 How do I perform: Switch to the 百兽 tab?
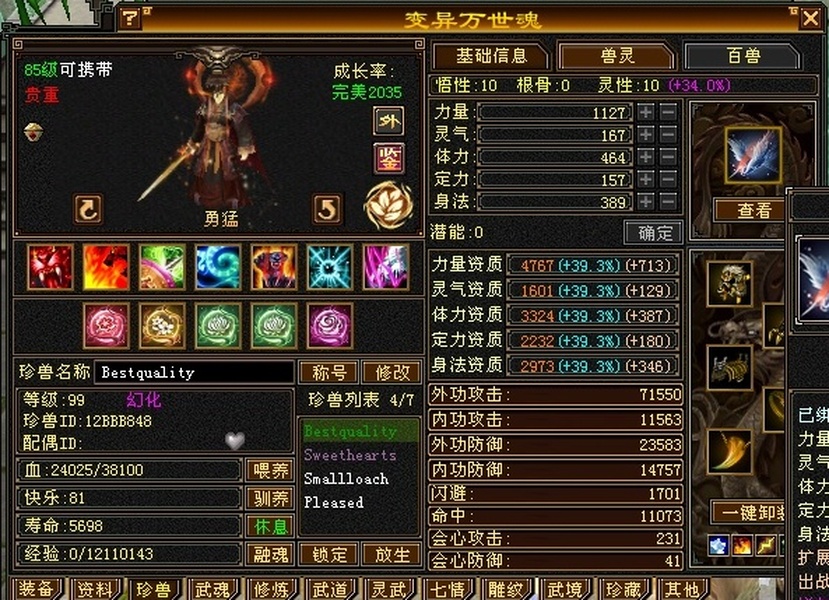click(742, 56)
